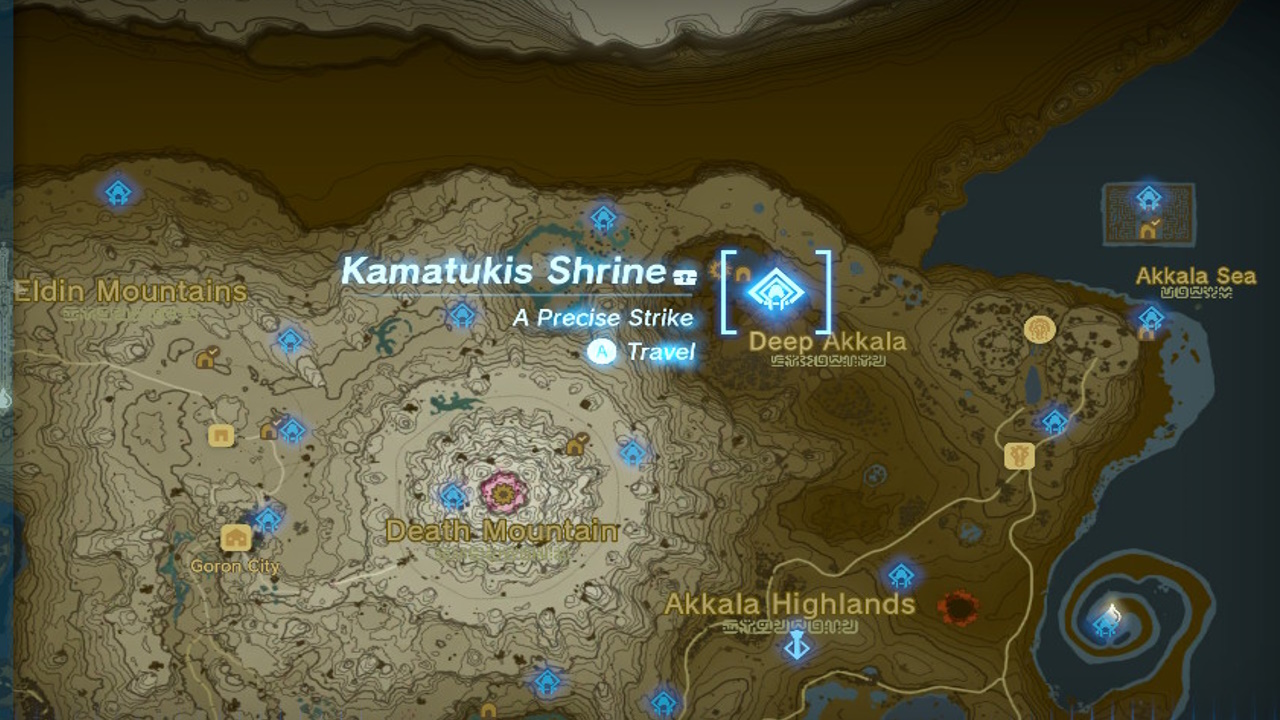Click the stable icon on the Akkala road

tap(1018, 455)
